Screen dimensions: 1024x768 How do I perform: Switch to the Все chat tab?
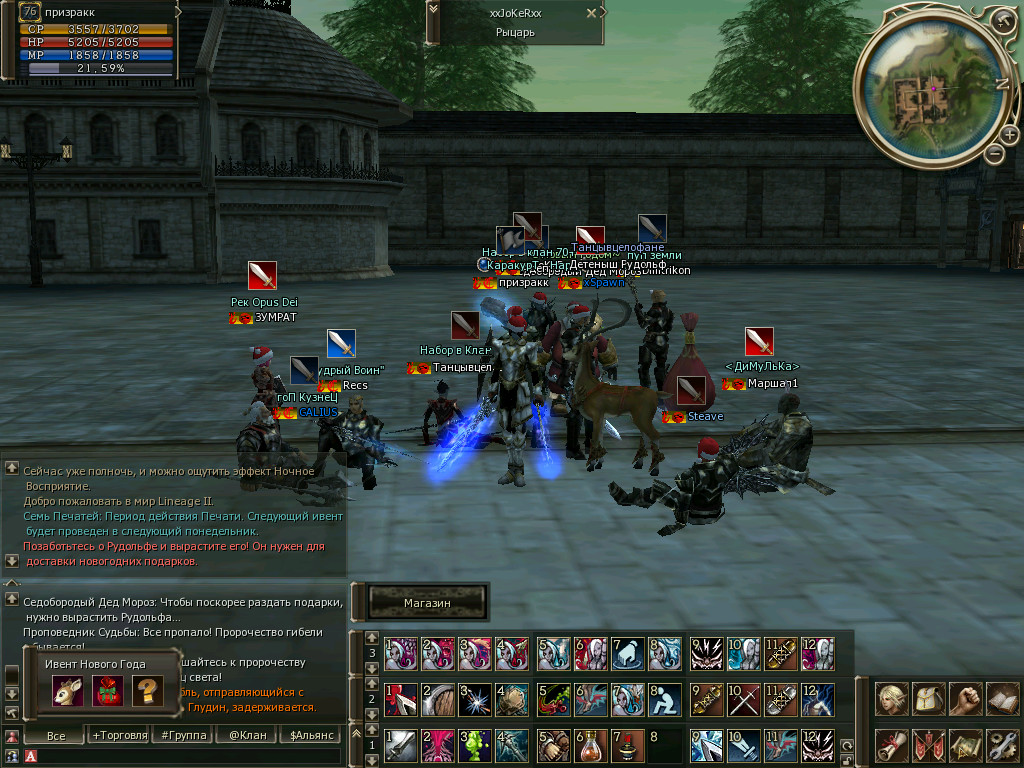[56, 735]
